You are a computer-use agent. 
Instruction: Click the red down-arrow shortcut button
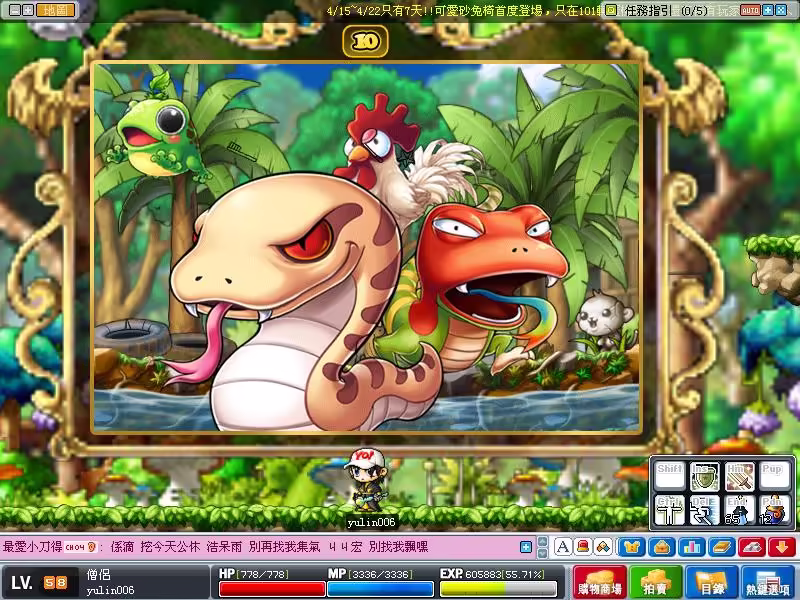781,547
